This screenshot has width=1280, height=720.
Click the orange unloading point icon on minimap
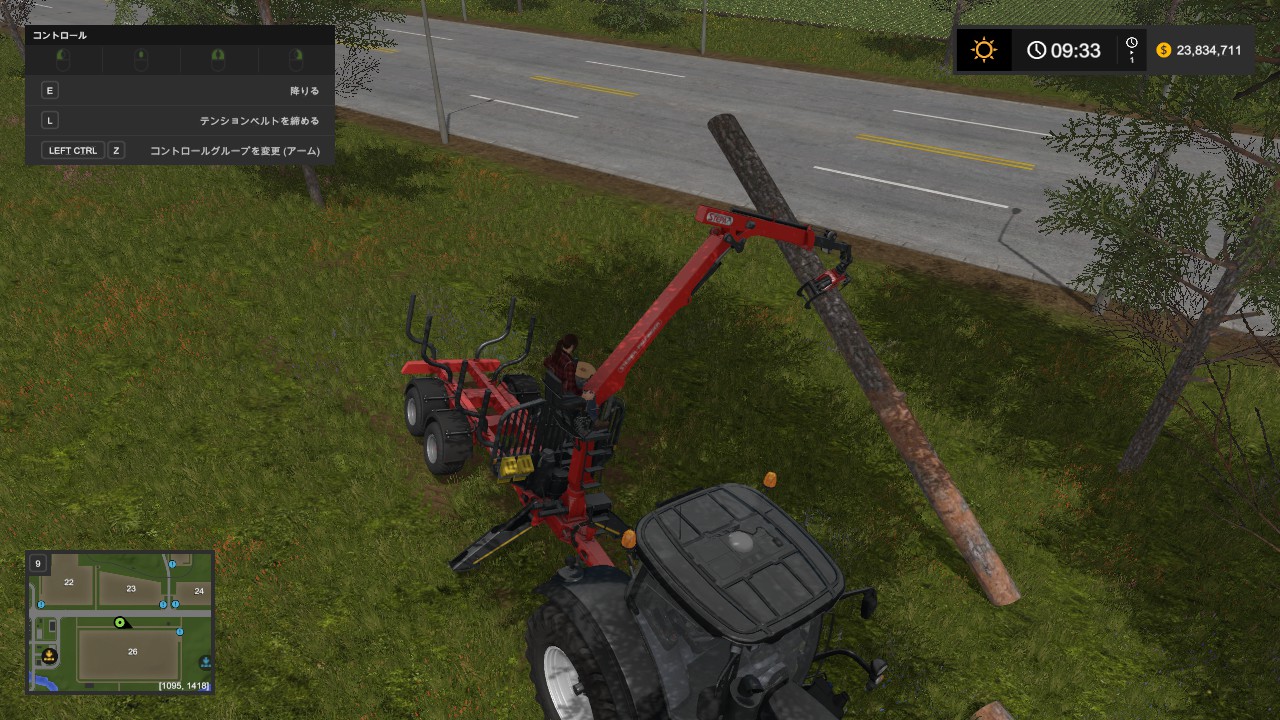coord(49,656)
